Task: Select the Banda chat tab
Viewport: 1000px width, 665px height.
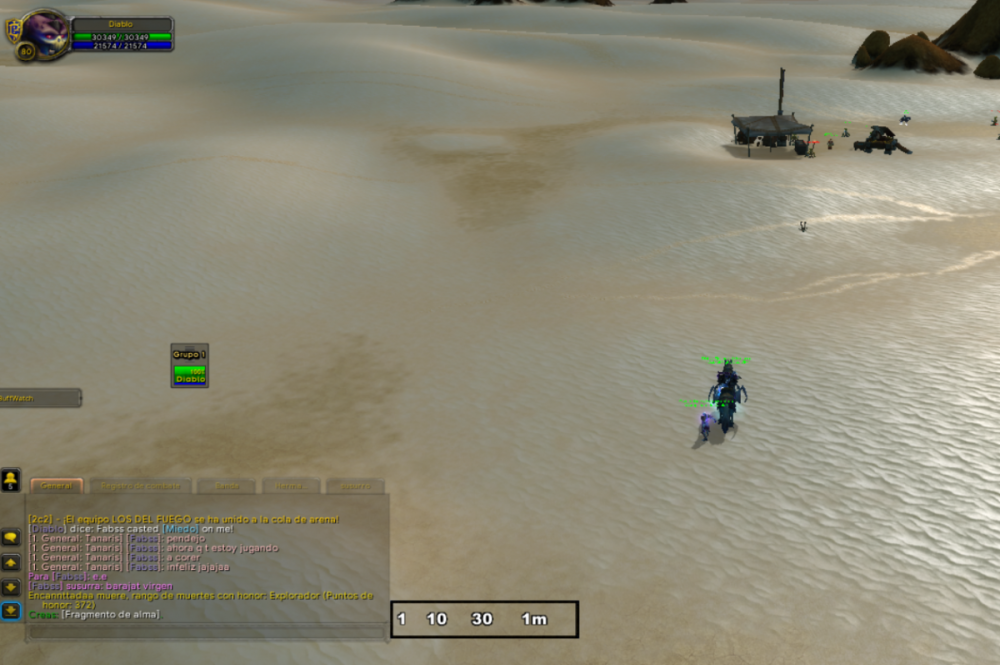Action: pyautogui.click(x=227, y=486)
